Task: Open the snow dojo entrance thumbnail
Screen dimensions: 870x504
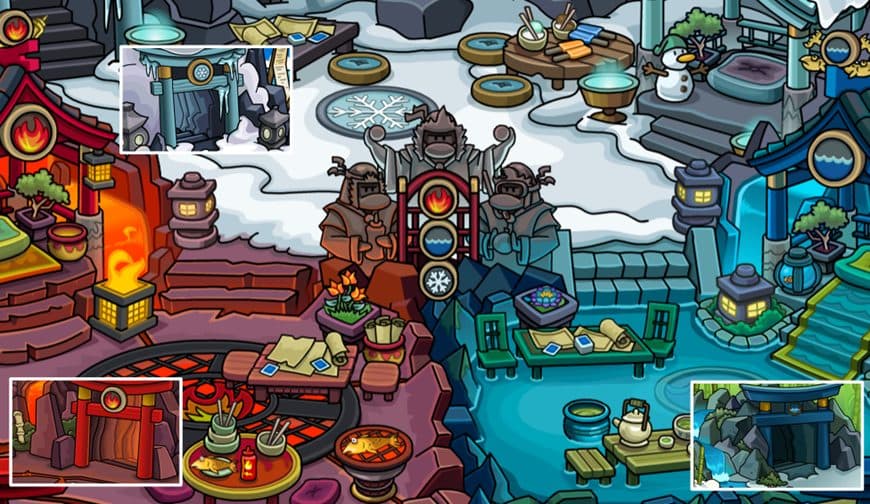Action: tap(205, 99)
